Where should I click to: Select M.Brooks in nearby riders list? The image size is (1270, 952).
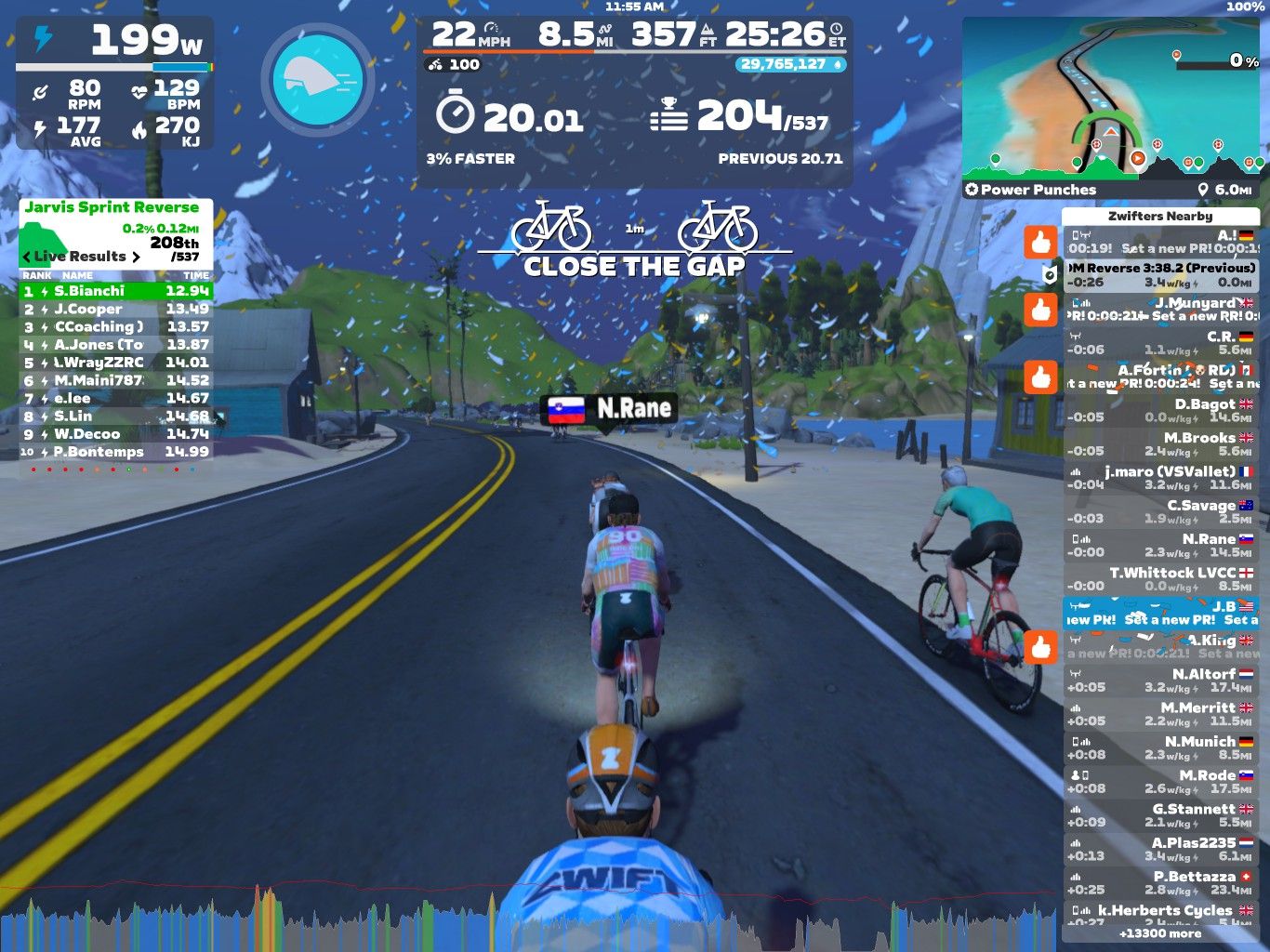(x=1160, y=444)
